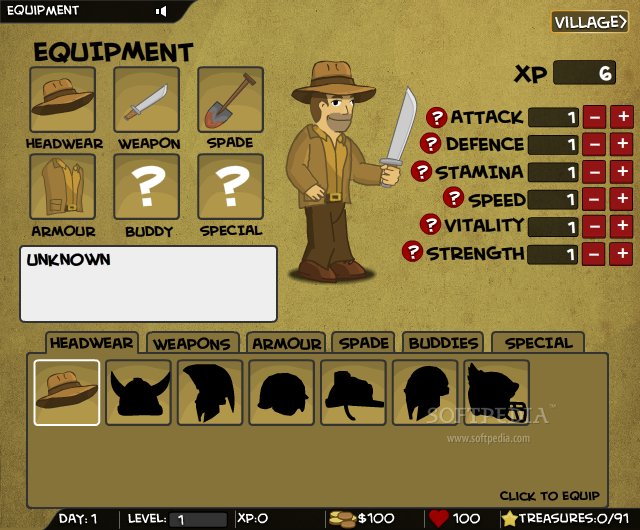The height and width of the screenshot is (530, 640).
Task: Equip the brown fedora in inventory
Action: 67,392
